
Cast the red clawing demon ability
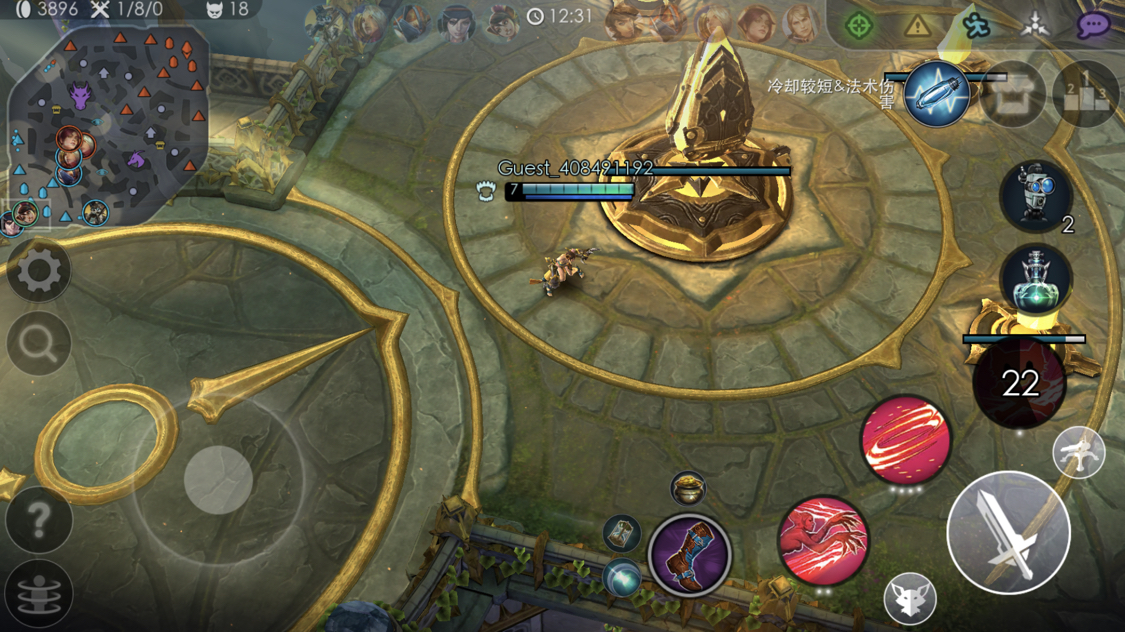point(824,542)
